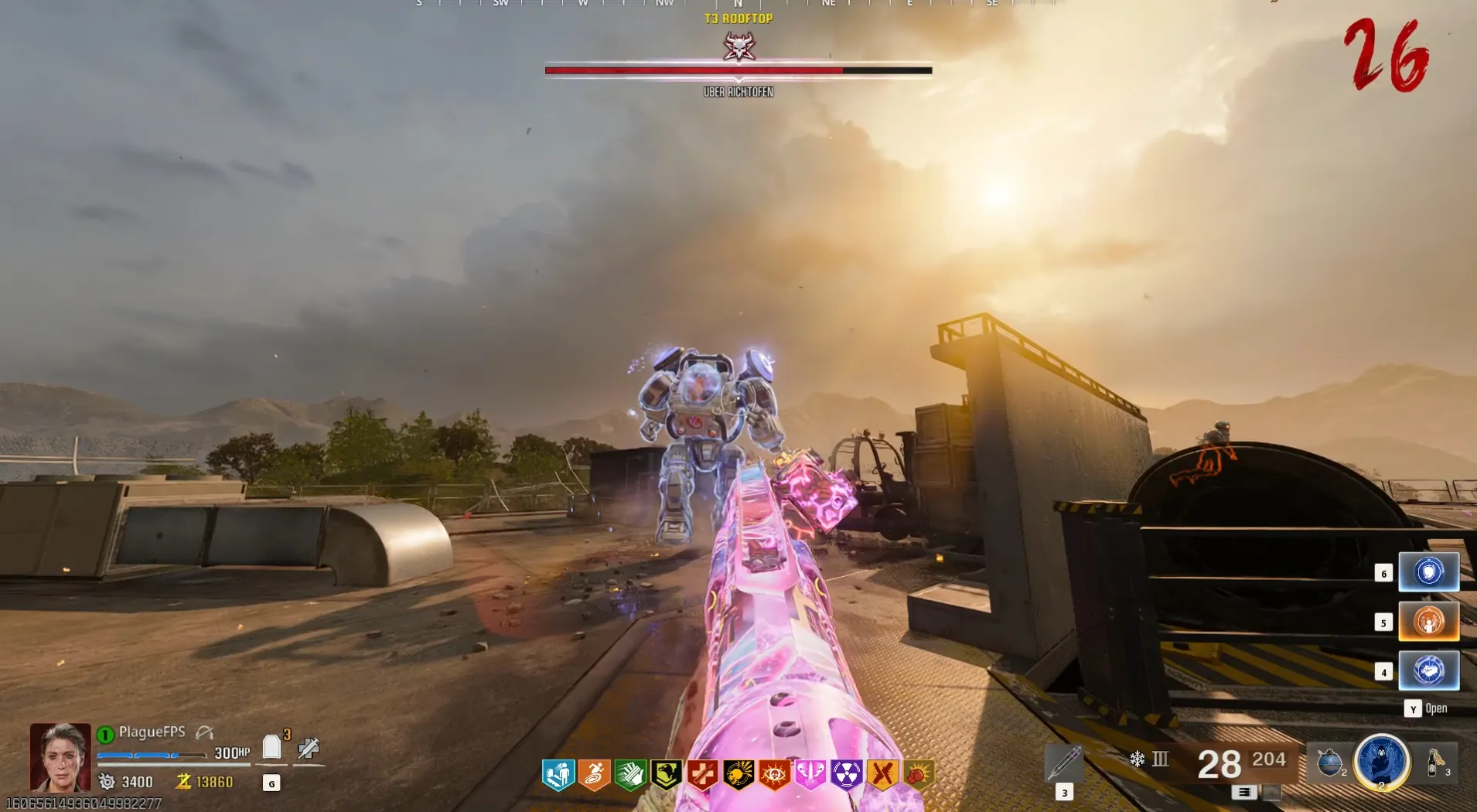Viewport: 1477px width, 812px height.
Task: Select the Vulture Aid bird perk icon
Action: 666,774
